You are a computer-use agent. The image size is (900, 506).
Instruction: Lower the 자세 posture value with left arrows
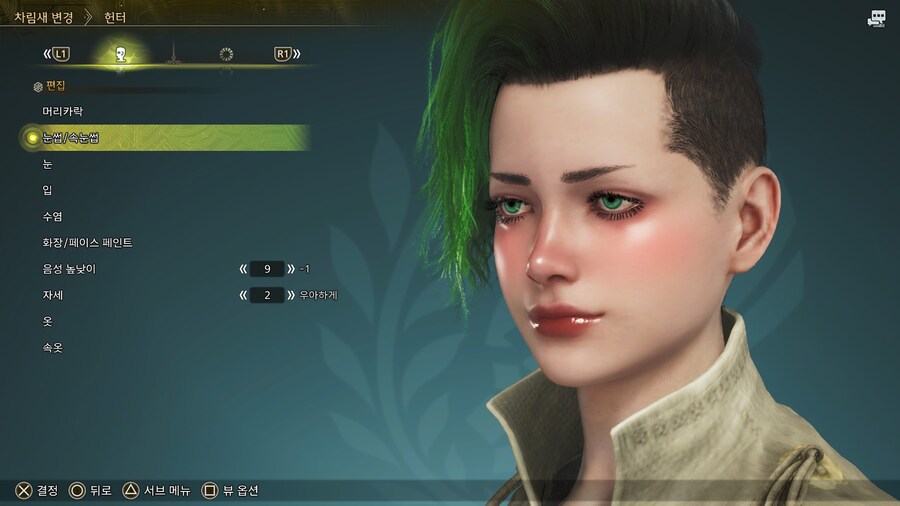[x=243, y=295]
